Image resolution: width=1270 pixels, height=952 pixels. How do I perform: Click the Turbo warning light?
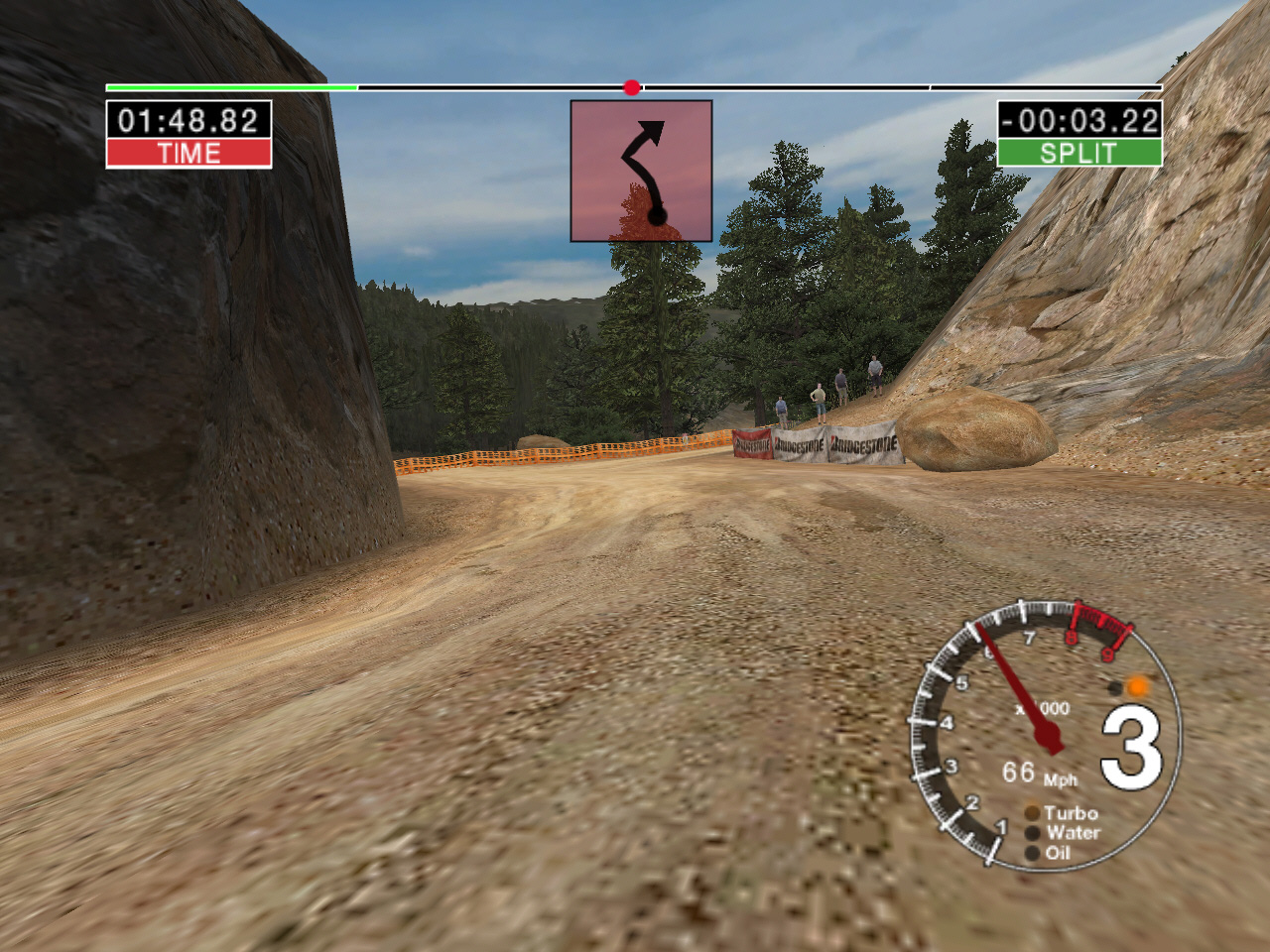pos(1033,814)
